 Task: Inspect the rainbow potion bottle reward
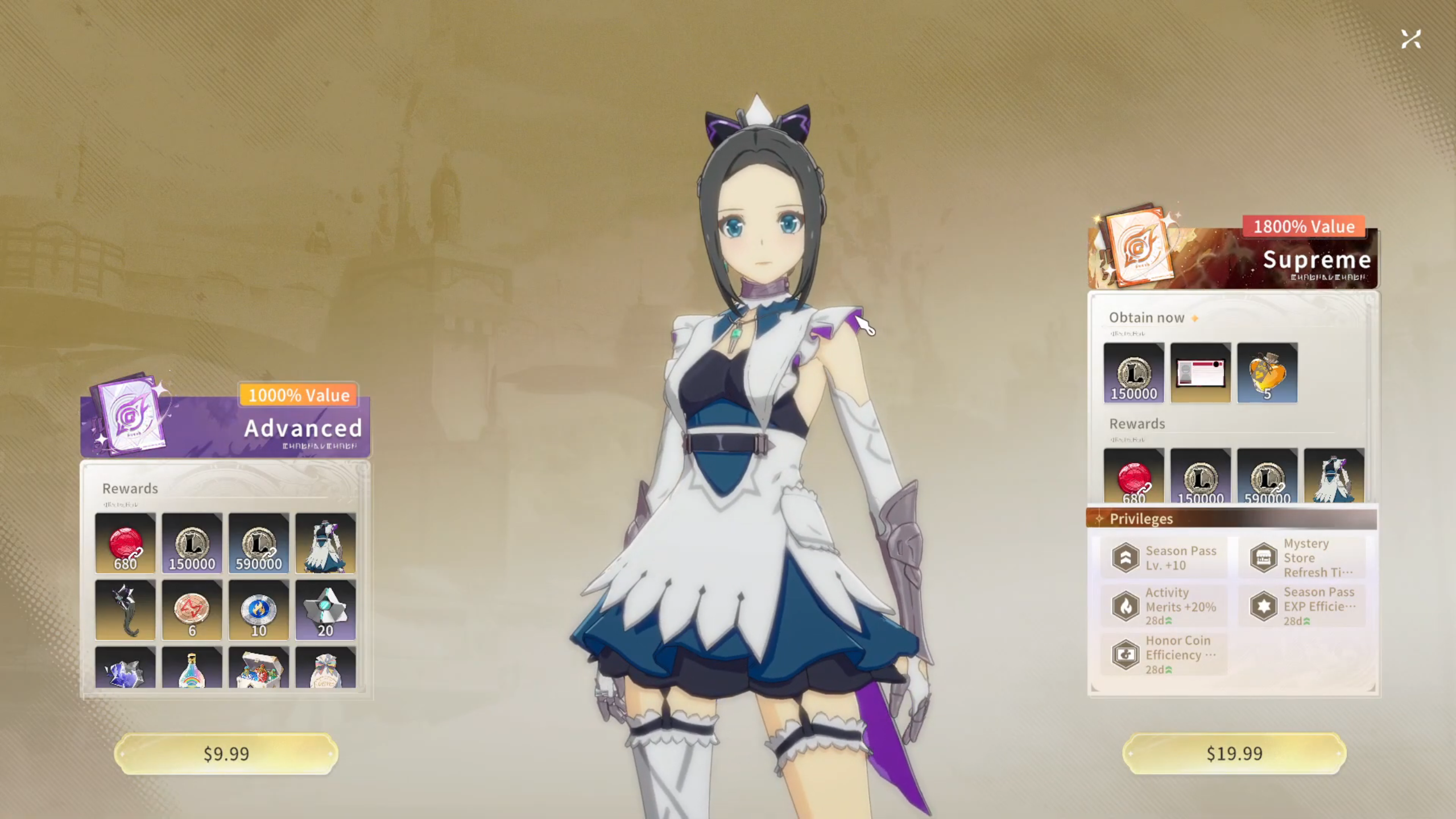[192, 668]
